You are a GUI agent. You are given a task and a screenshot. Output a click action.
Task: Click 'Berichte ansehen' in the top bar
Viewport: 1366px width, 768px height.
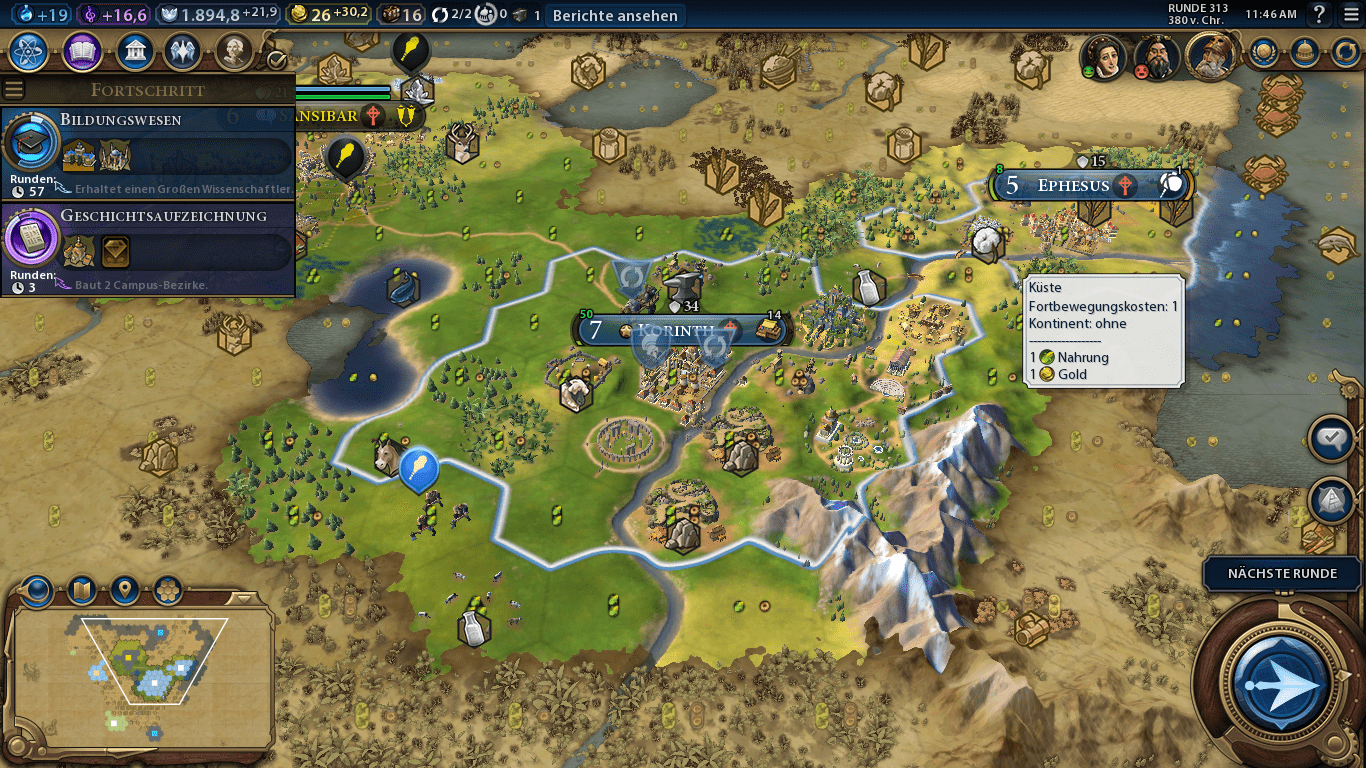[x=616, y=15]
